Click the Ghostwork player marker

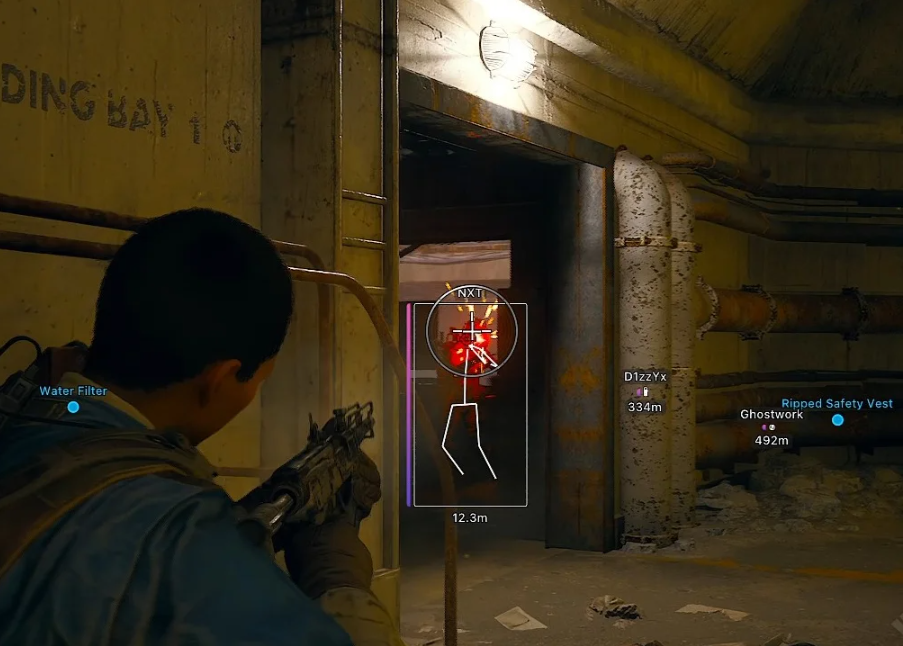771,427
